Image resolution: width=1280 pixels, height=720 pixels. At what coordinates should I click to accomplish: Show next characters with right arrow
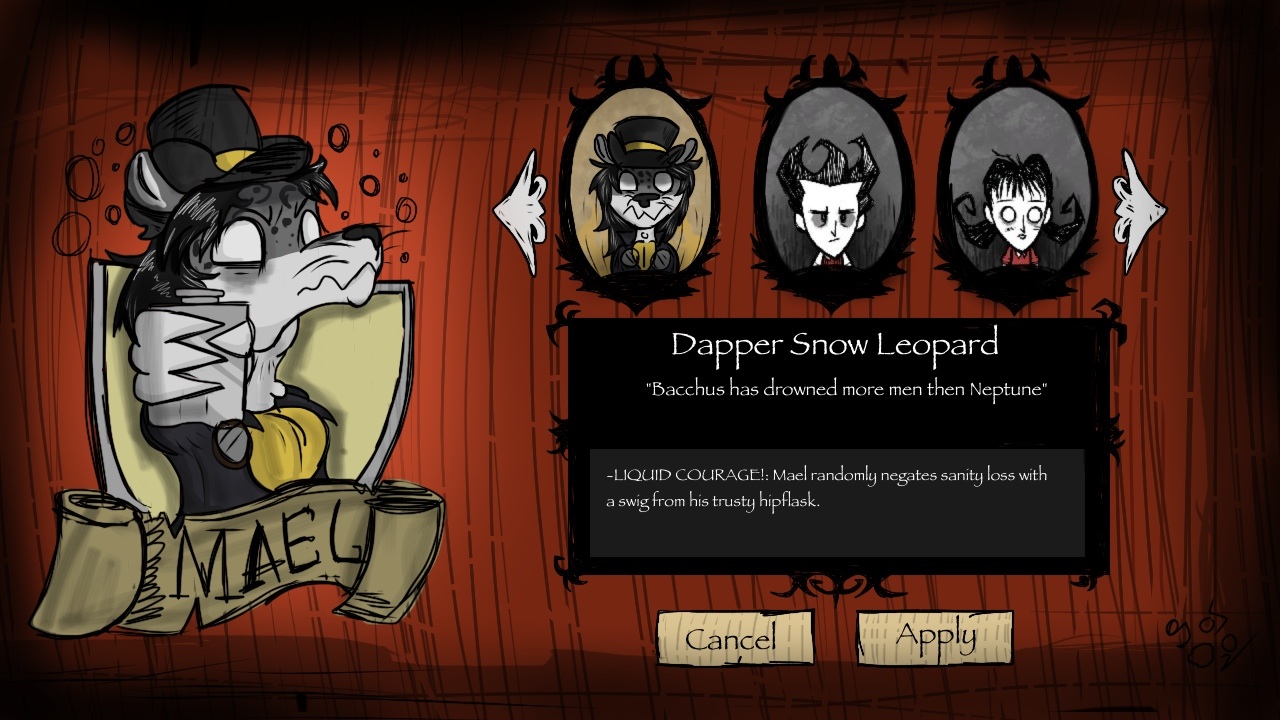coord(1139,211)
